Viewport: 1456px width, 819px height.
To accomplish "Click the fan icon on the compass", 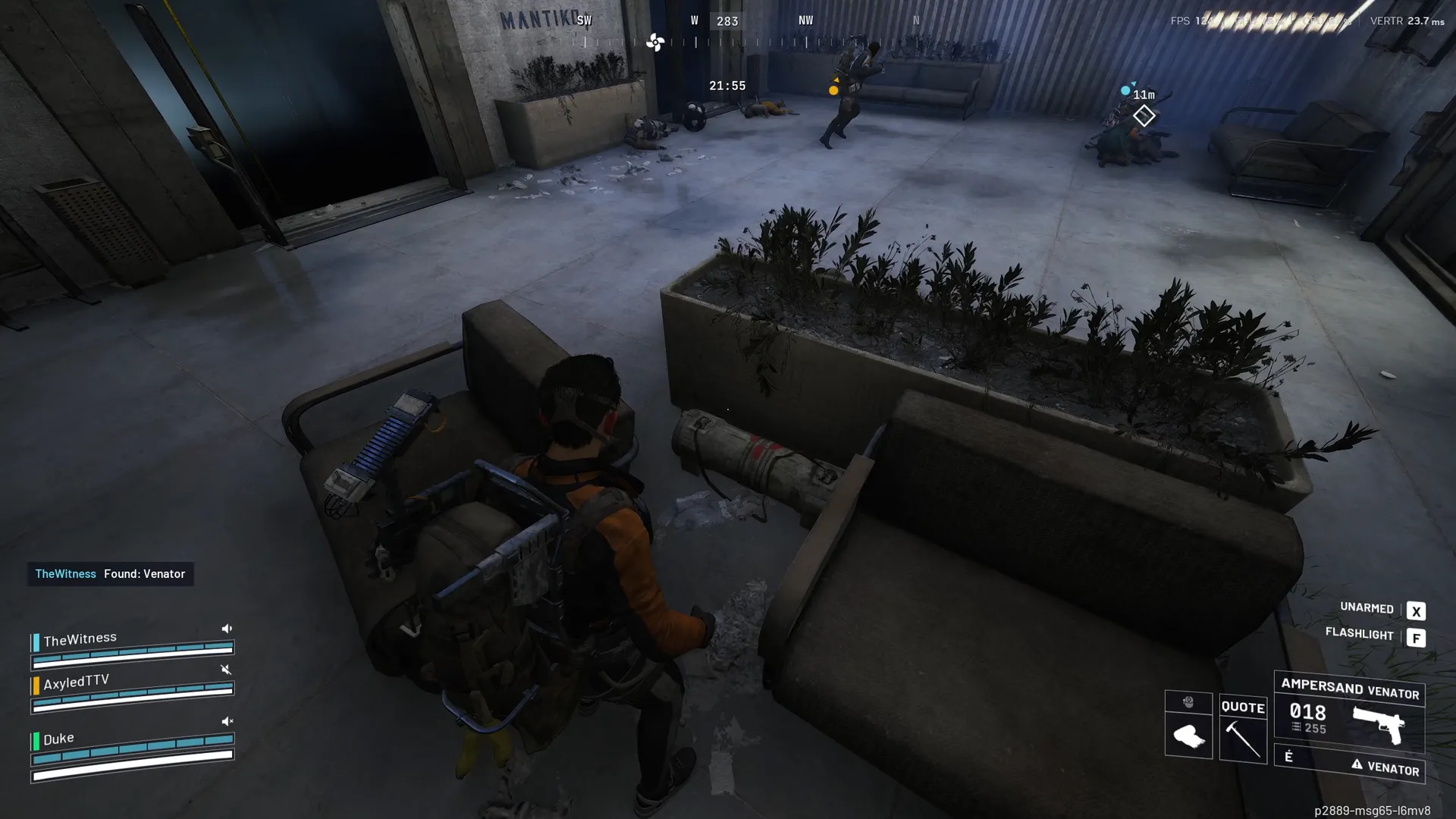I will (x=655, y=42).
